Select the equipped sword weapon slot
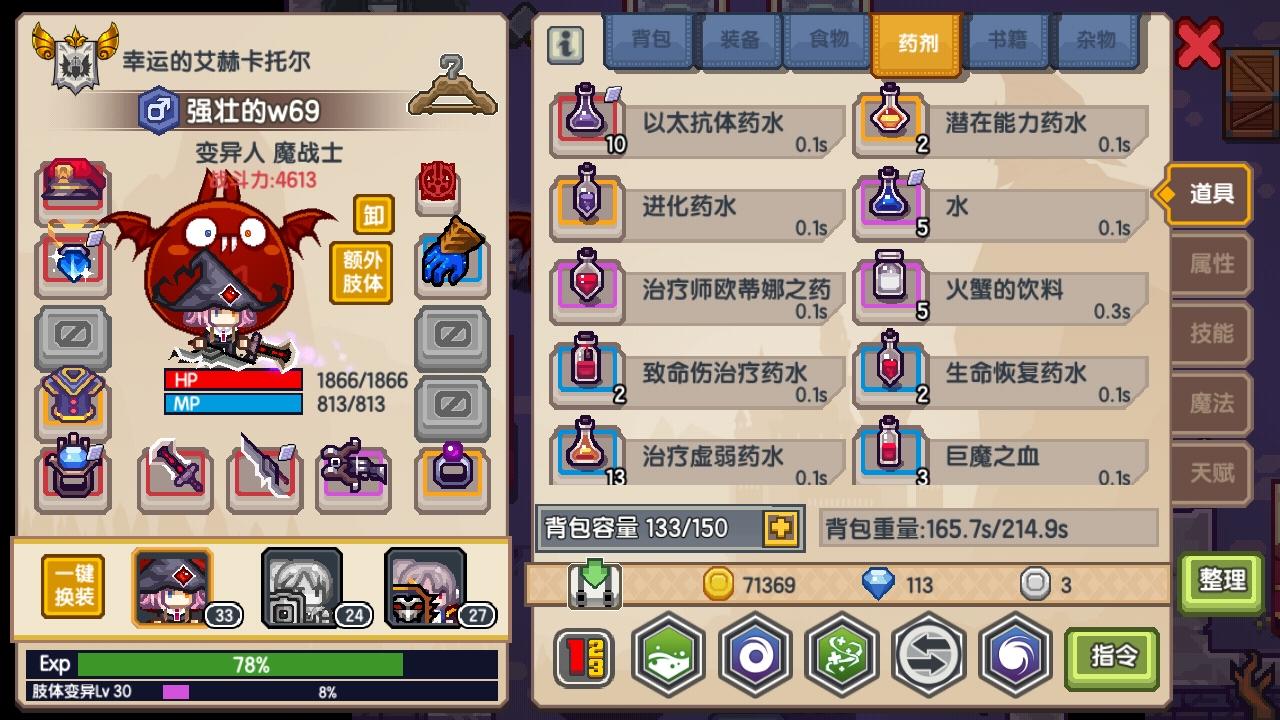 pos(175,467)
